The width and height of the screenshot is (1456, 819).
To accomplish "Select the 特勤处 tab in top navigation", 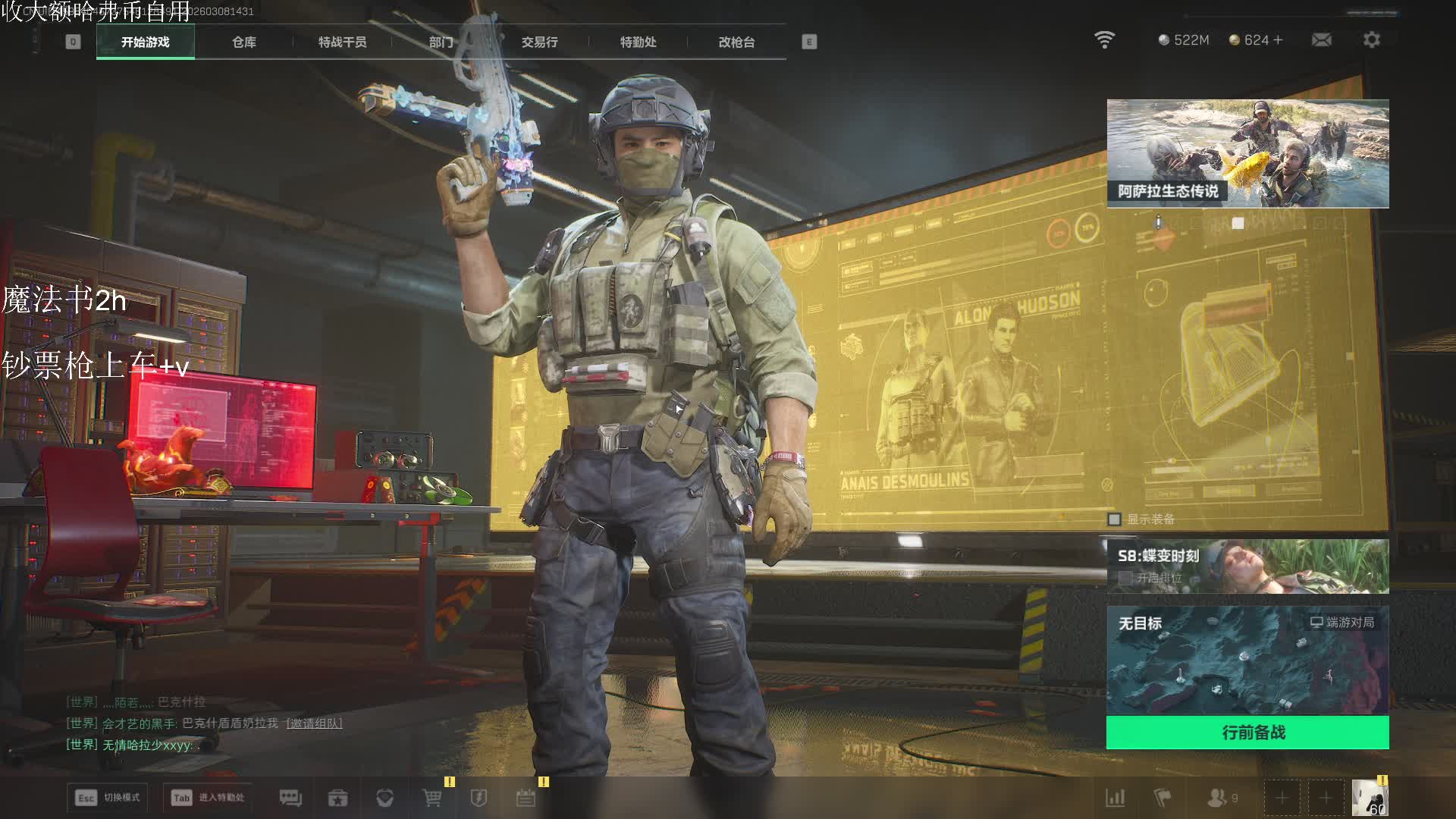I will (638, 42).
